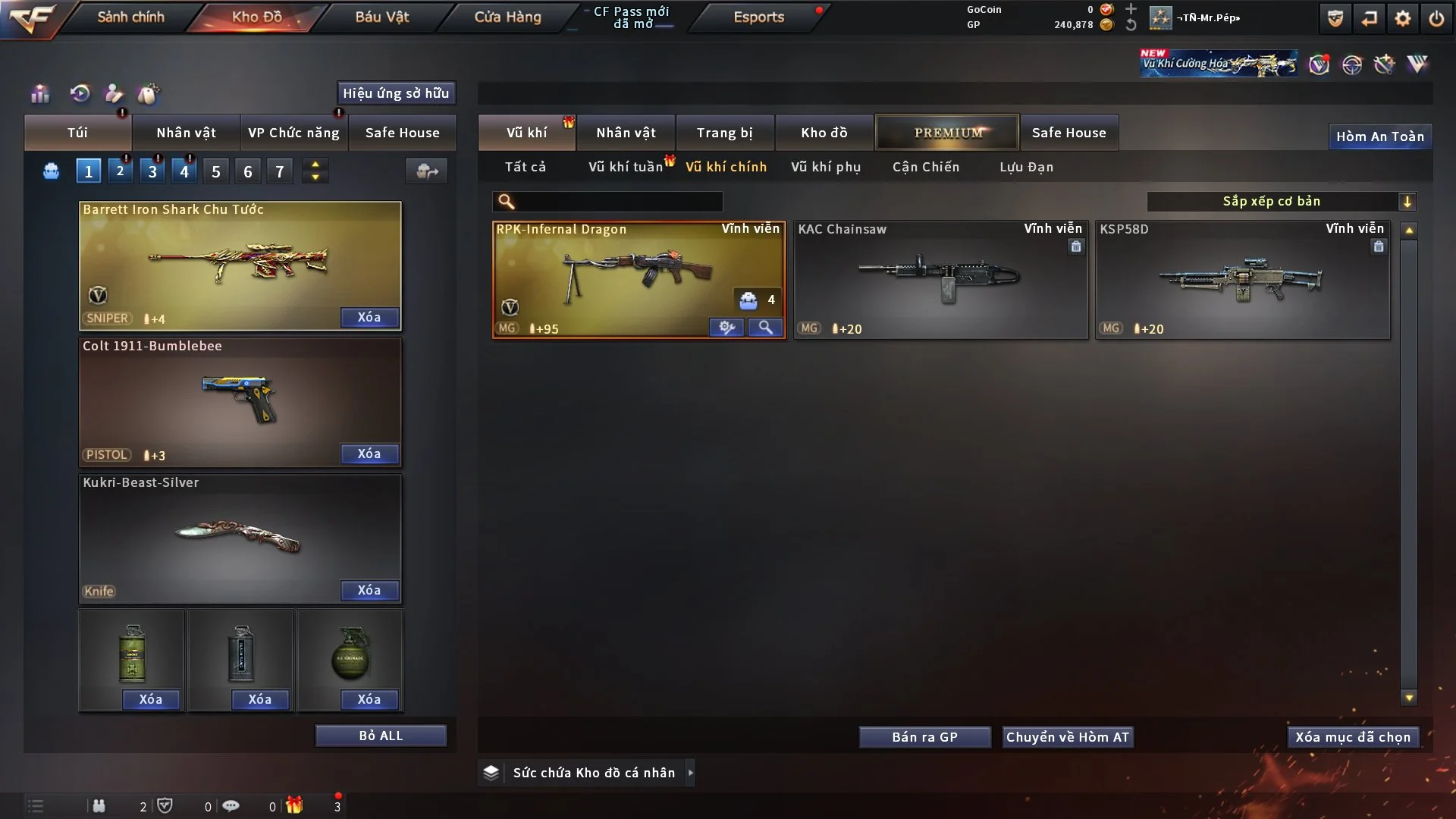Open the gear settings icon
The height and width of the screenshot is (819, 1456).
point(1402,18)
